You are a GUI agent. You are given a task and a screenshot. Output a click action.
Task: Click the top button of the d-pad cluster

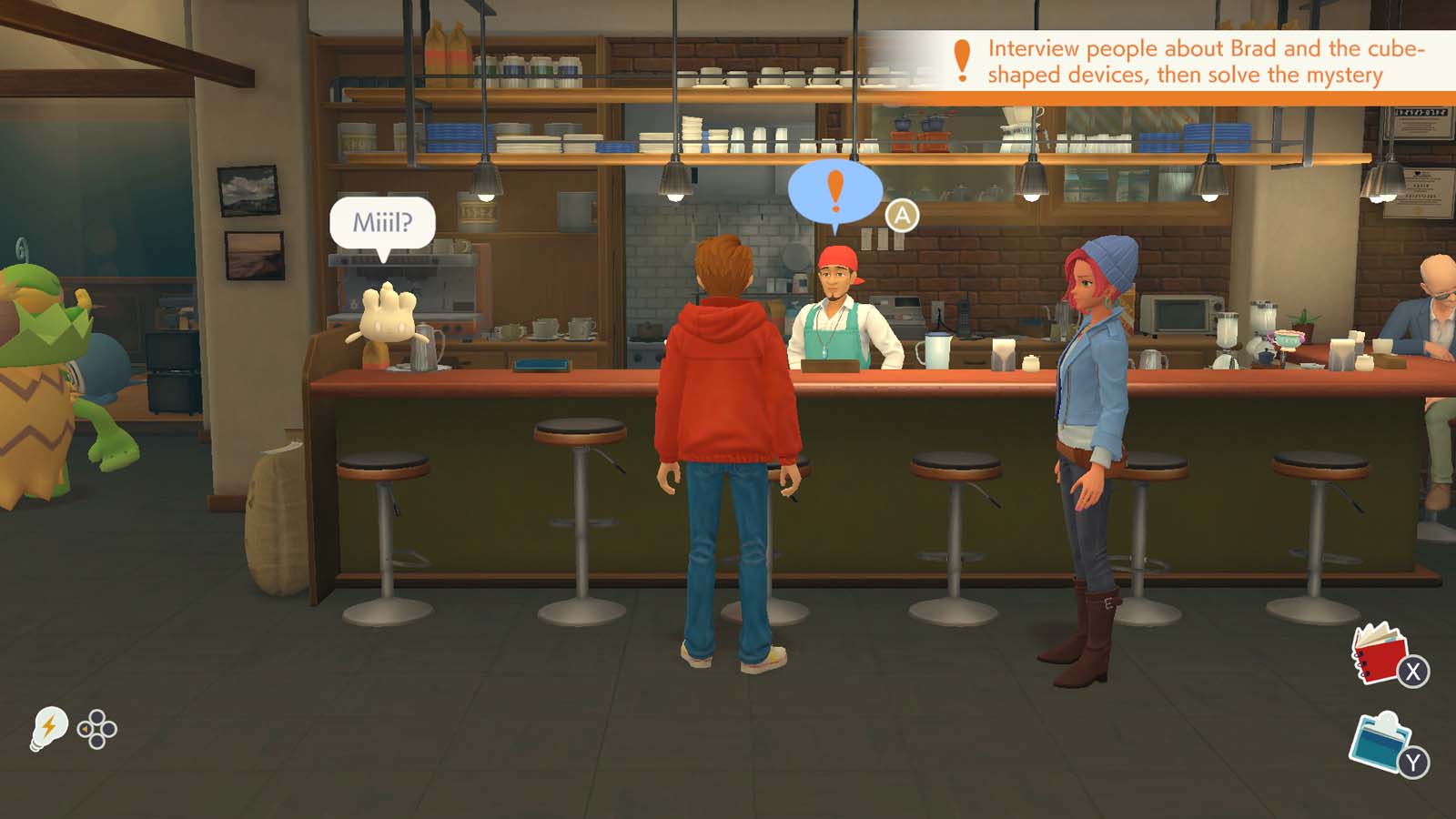98,718
